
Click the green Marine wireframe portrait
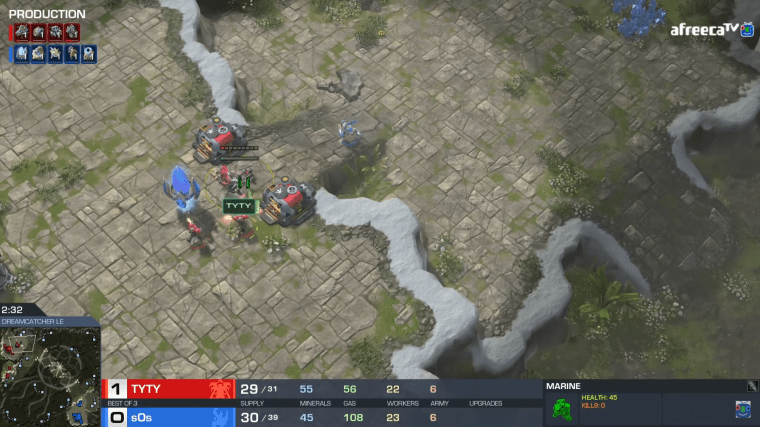pyautogui.click(x=563, y=408)
